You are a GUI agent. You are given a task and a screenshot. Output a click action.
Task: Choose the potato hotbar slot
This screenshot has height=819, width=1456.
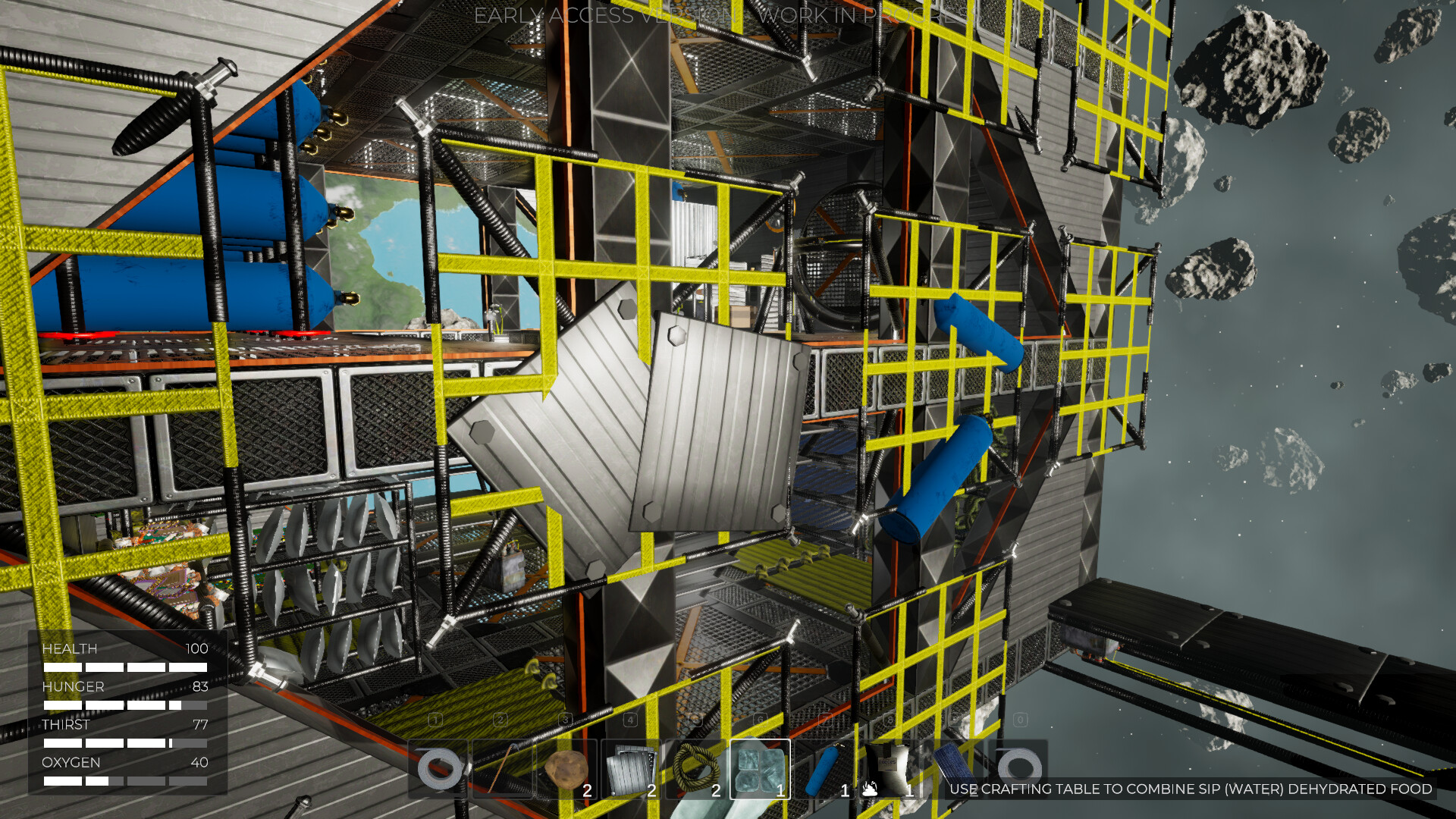tap(566, 769)
